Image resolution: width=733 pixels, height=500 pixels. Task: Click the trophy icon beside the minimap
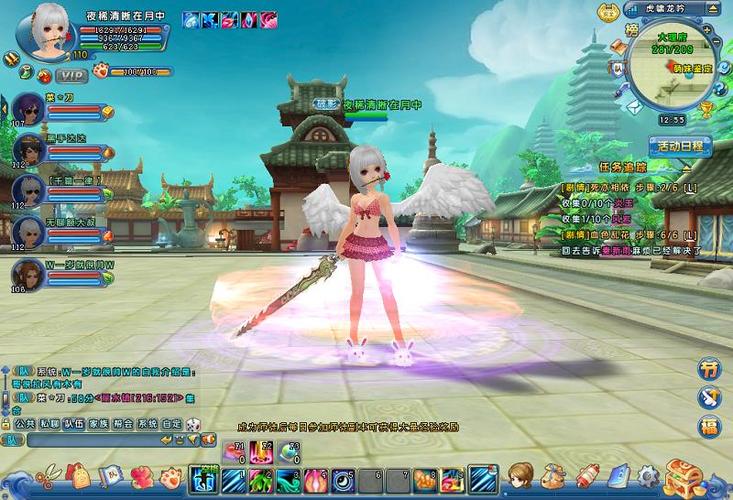click(706, 110)
